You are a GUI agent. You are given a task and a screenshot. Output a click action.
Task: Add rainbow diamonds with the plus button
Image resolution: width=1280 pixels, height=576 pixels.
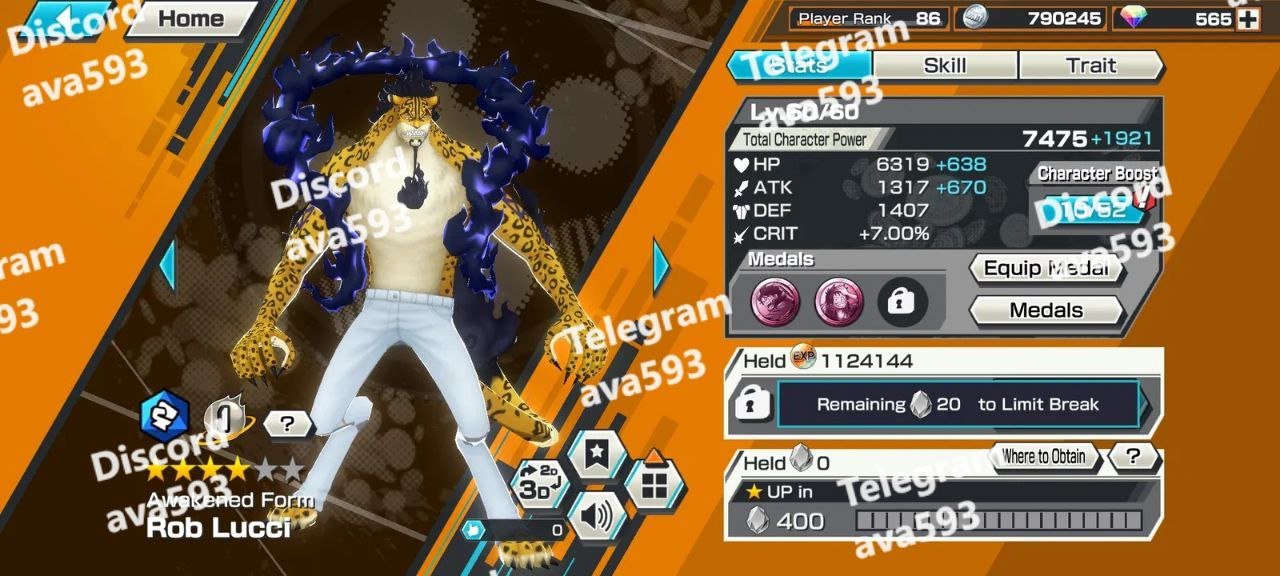(1247, 19)
